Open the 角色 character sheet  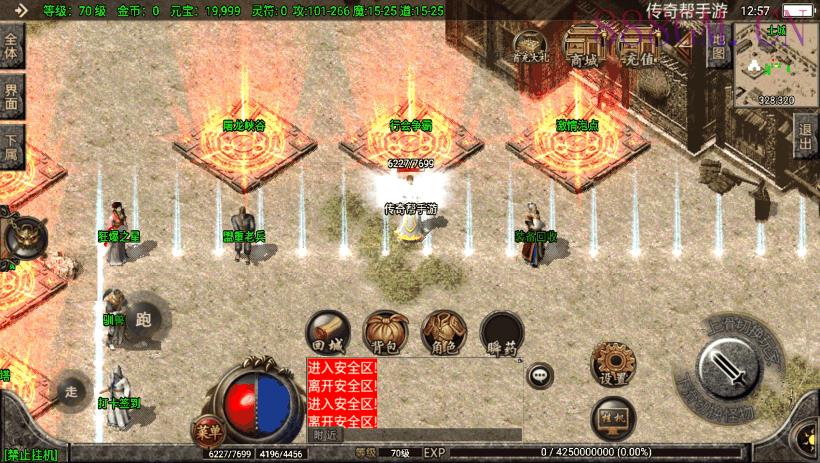tap(442, 331)
